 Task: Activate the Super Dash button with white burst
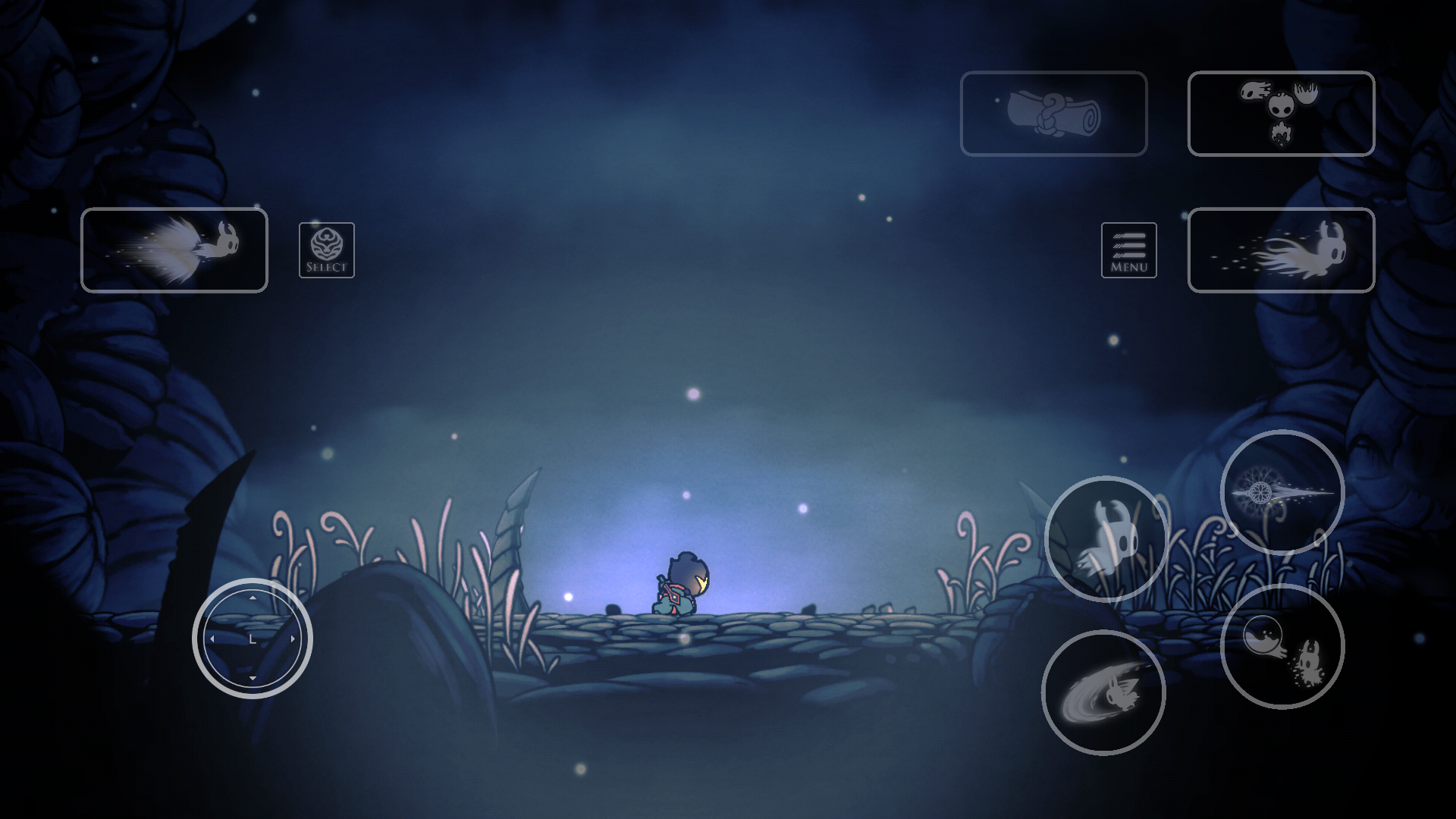coord(174,250)
